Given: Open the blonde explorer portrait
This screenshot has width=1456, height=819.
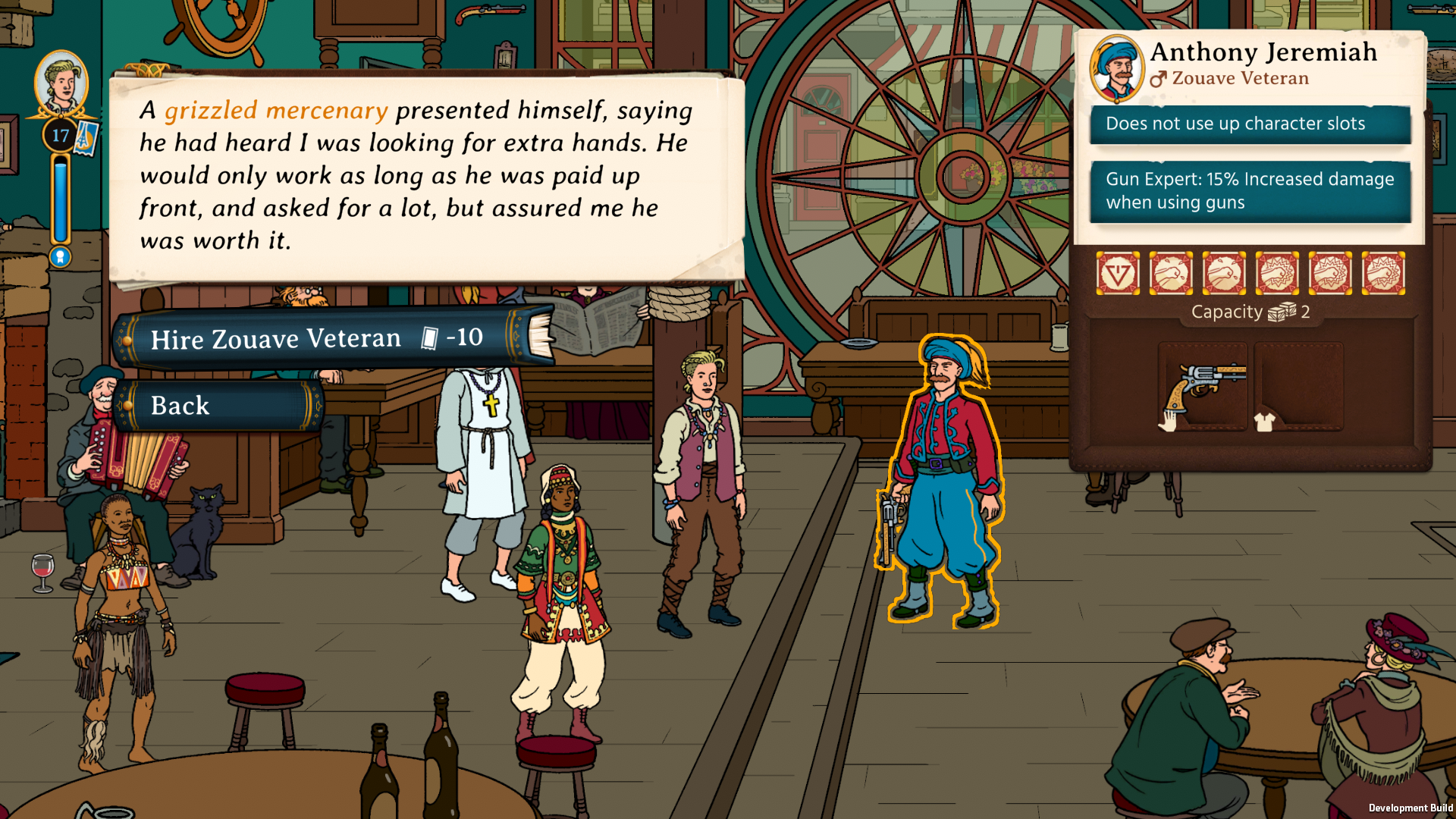Looking at the screenshot, I should tap(61, 83).
